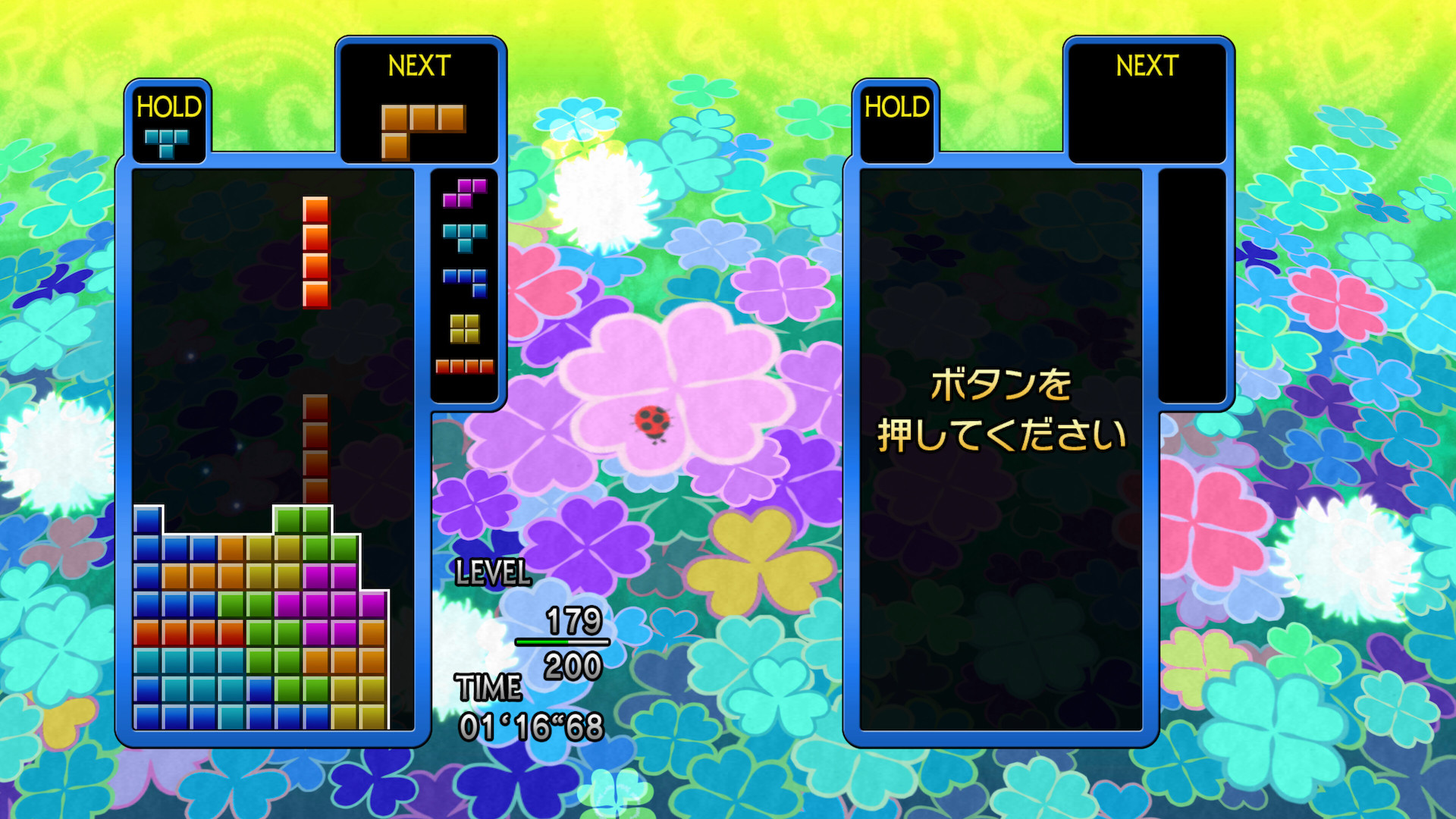
Task: Click the blue S-piece in the next queue
Action: pos(466,282)
